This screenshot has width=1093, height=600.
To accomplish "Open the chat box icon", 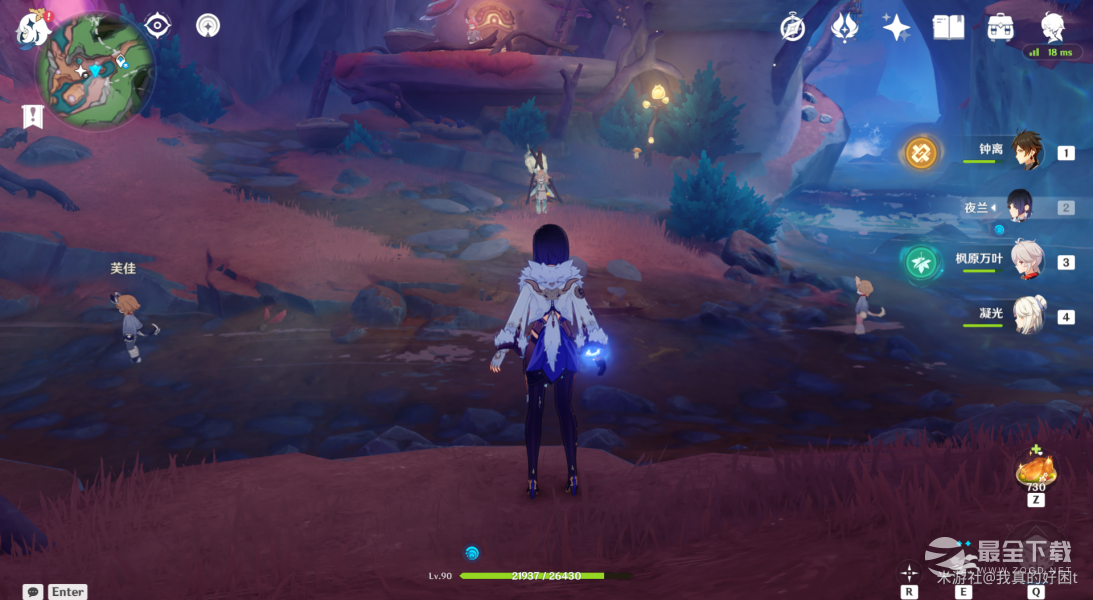I will tap(33, 591).
